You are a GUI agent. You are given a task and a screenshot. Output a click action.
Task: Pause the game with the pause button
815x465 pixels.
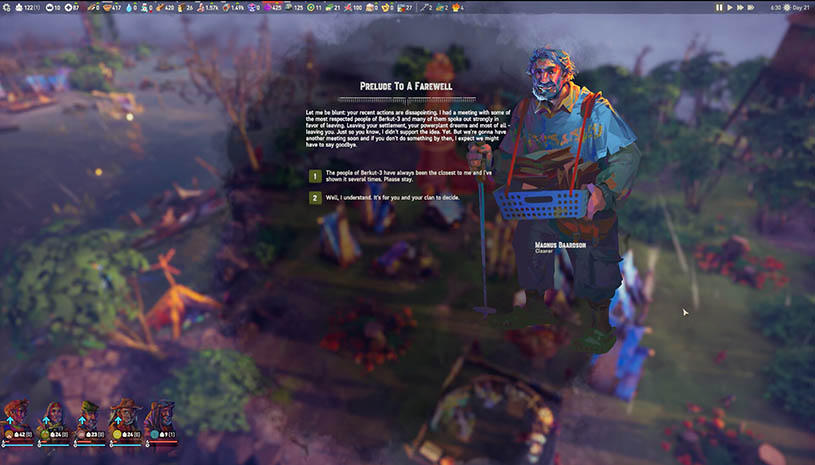pyautogui.click(x=719, y=7)
